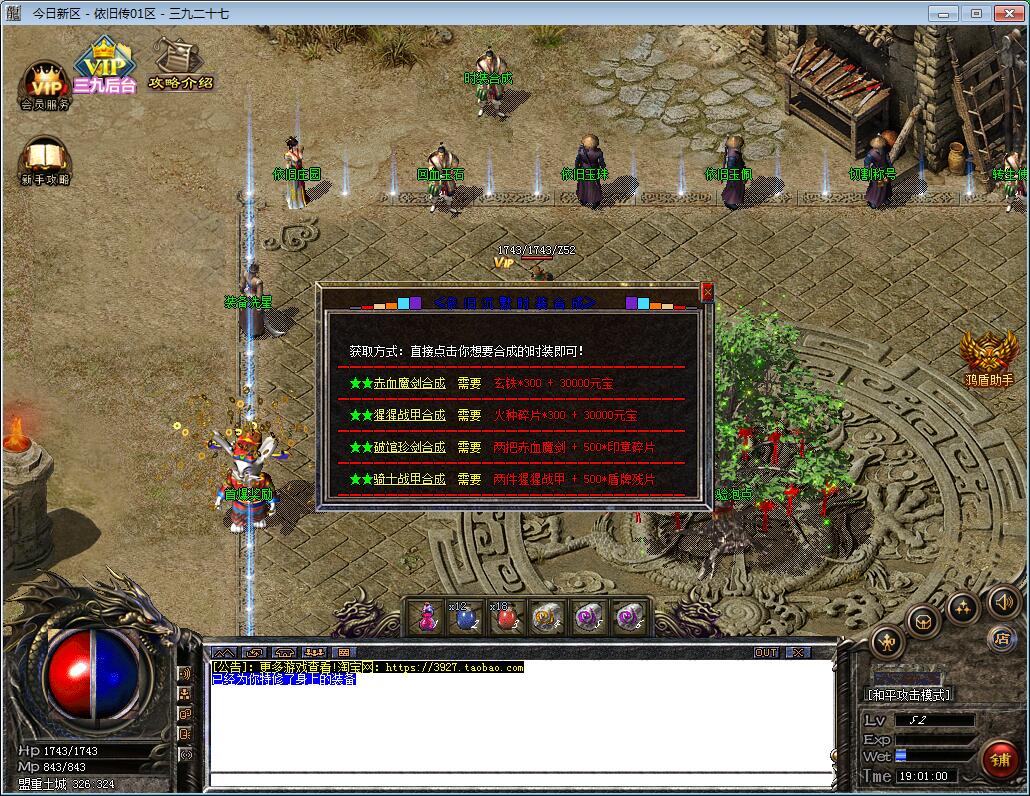
Task: Use the blue mana potion stack
Action: click(x=465, y=617)
